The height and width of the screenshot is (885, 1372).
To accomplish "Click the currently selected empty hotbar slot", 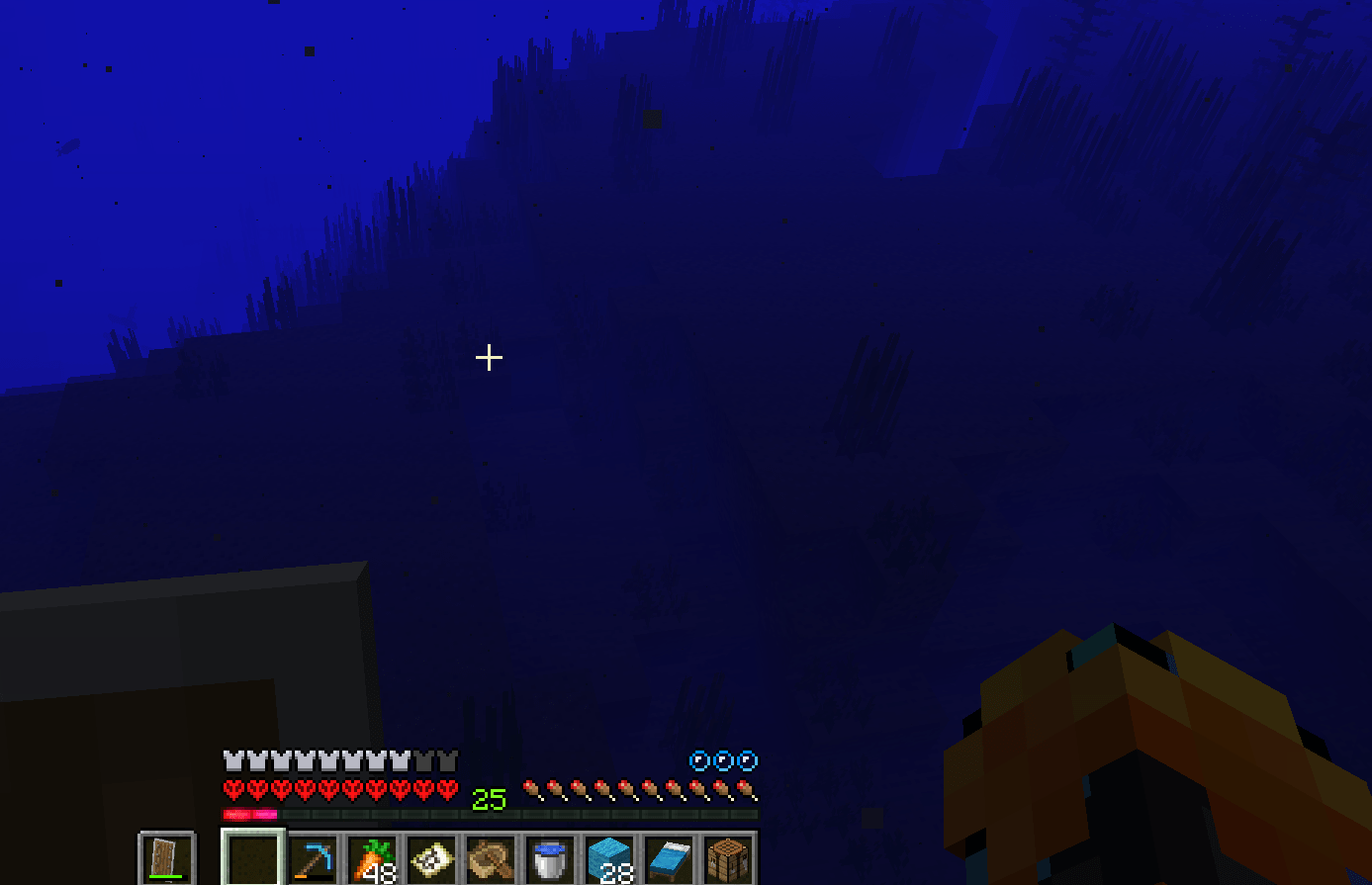I will pos(252,858).
